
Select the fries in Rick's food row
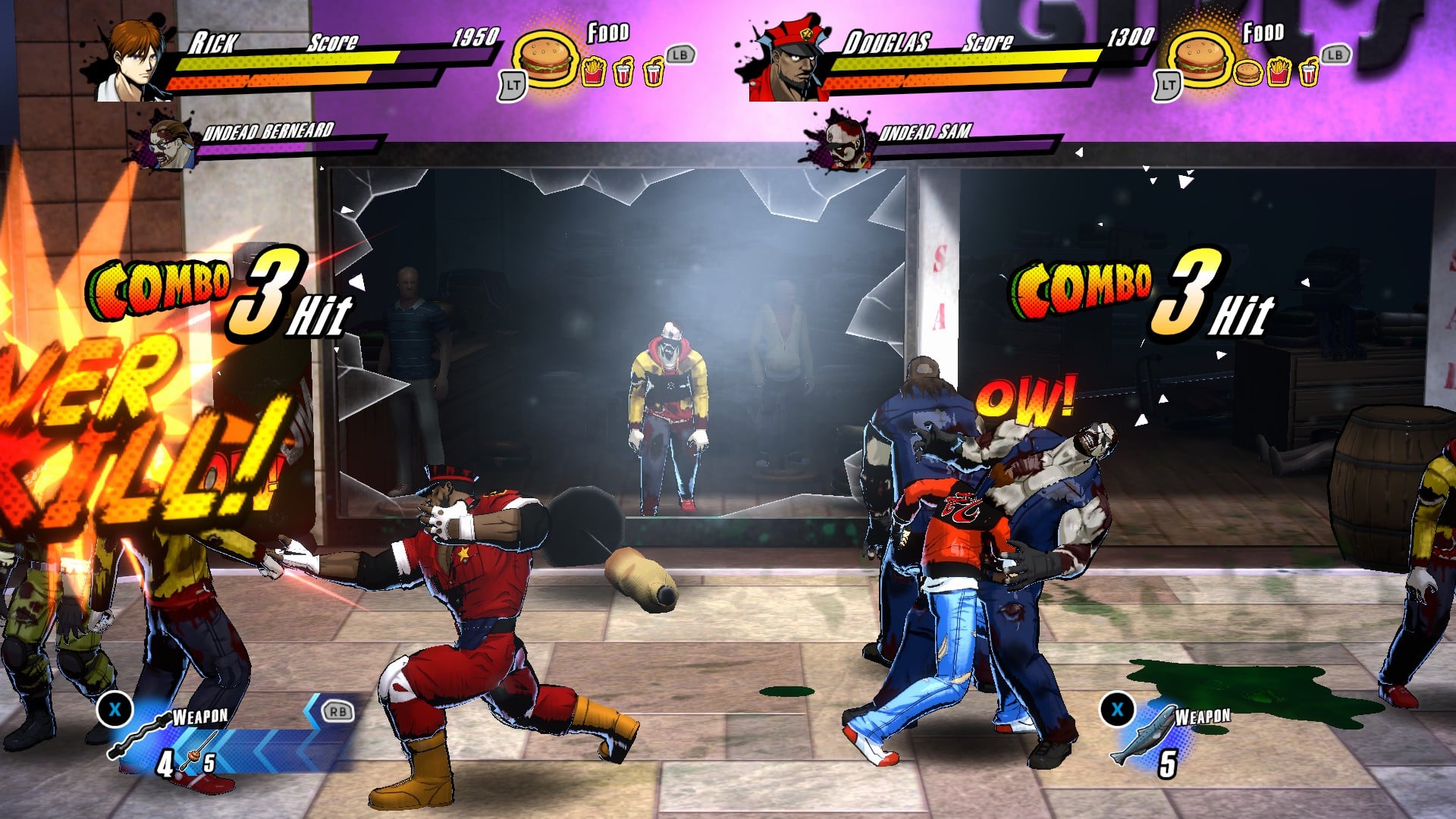coord(593,73)
